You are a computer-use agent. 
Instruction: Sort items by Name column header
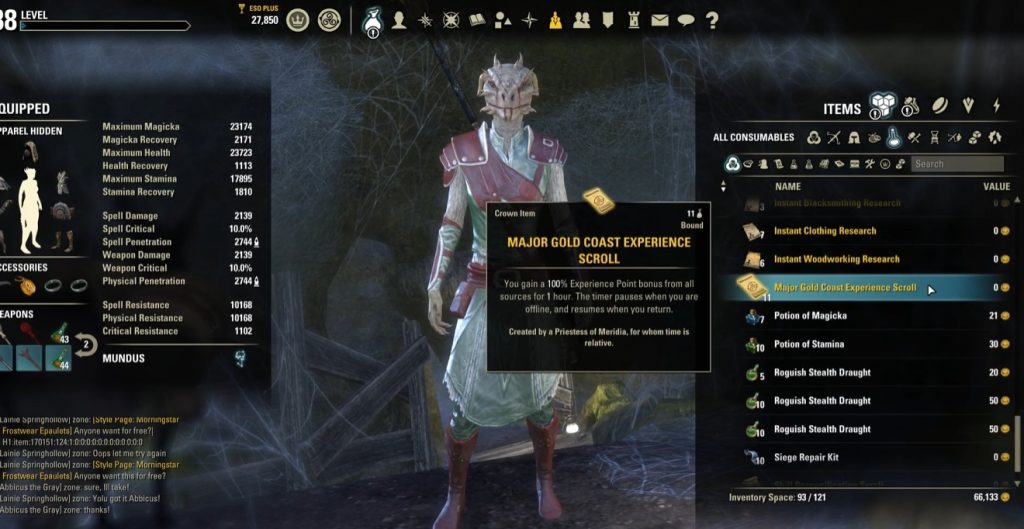click(788, 186)
